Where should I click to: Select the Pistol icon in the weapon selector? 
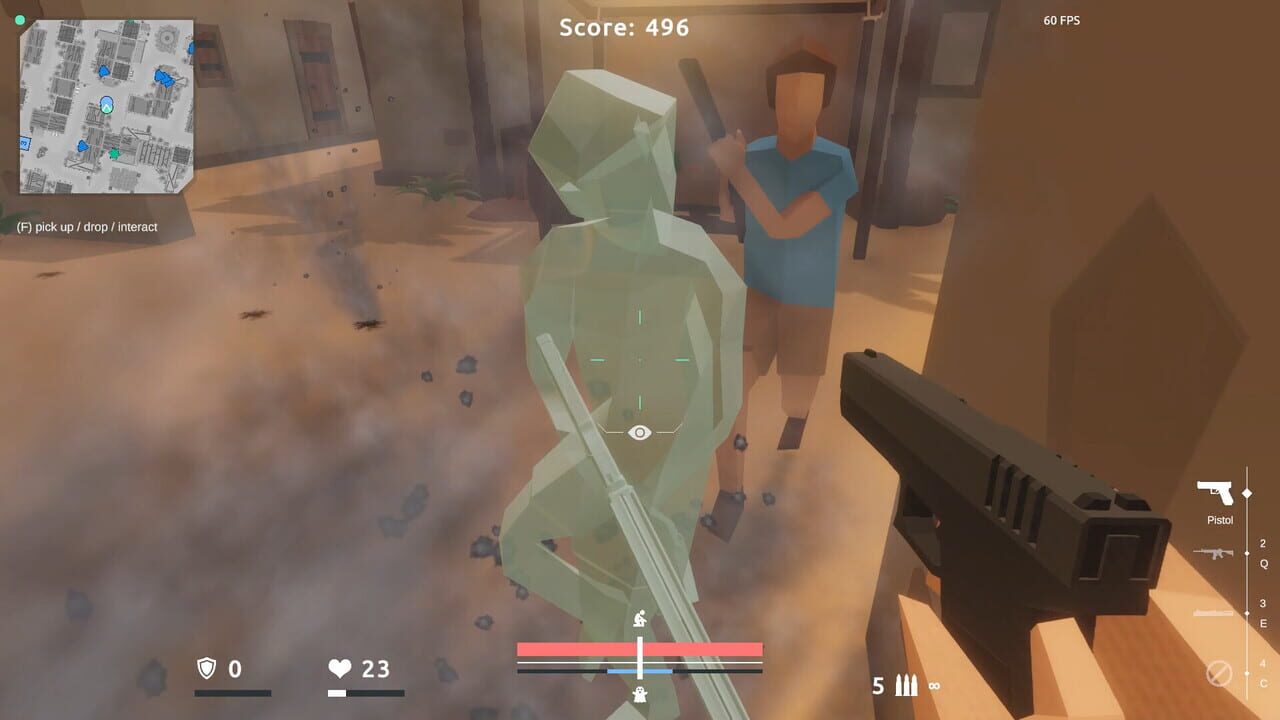[1215, 490]
